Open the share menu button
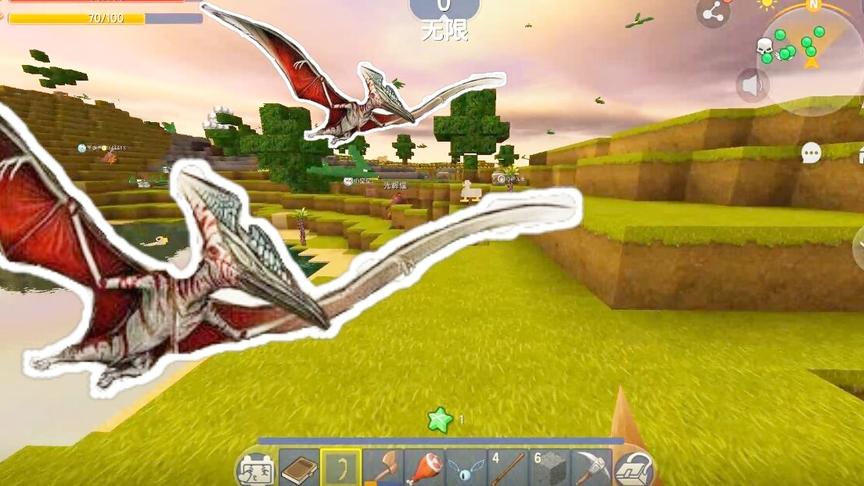Image resolution: width=864 pixels, height=486 pixels. [x=713, y=13]
